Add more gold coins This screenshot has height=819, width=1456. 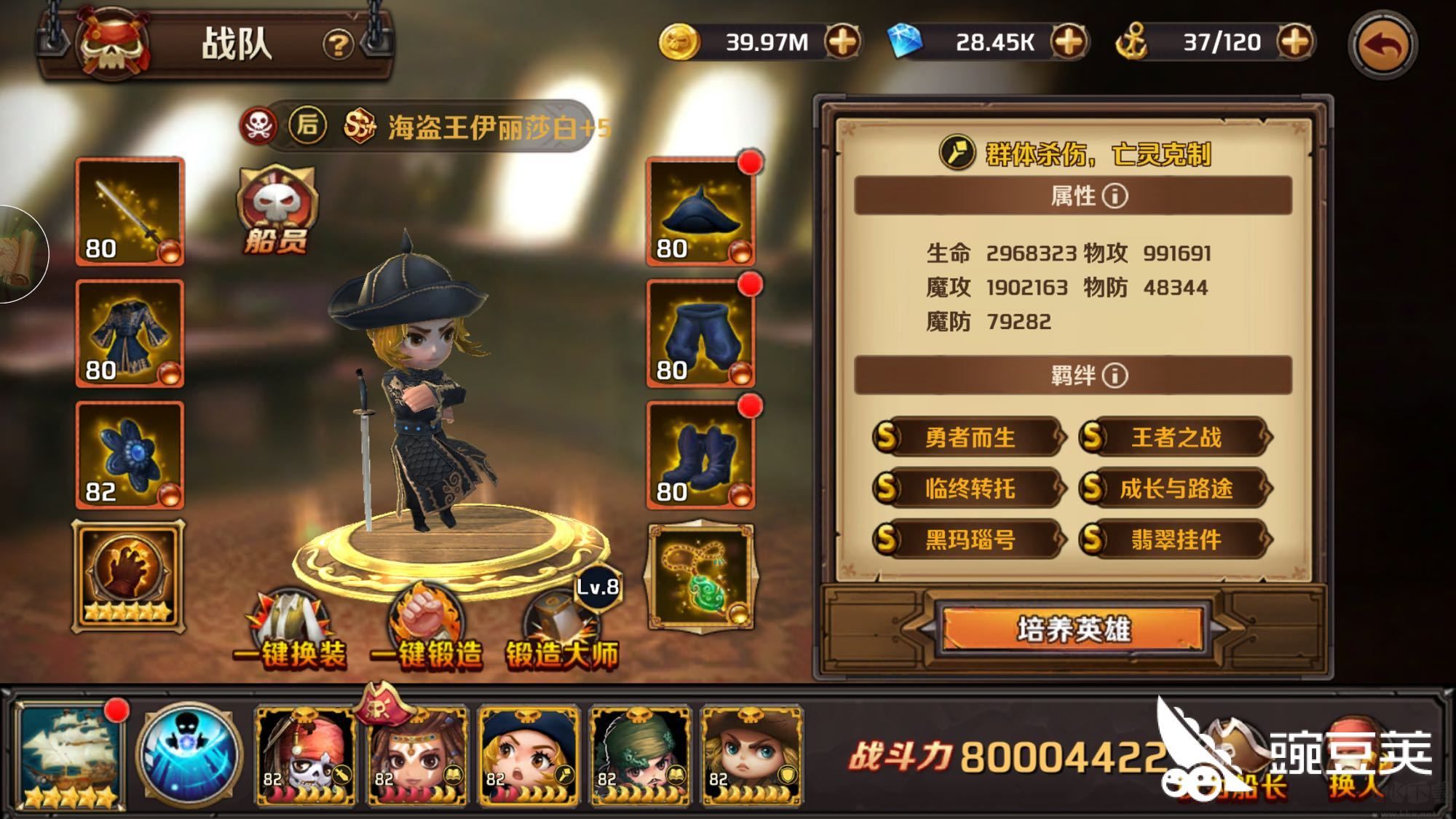(842, 42)
